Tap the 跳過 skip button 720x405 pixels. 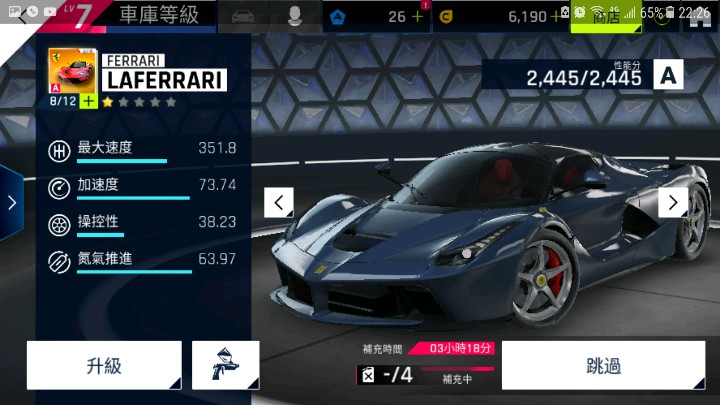pyautogui.click(x=603, y=365)
